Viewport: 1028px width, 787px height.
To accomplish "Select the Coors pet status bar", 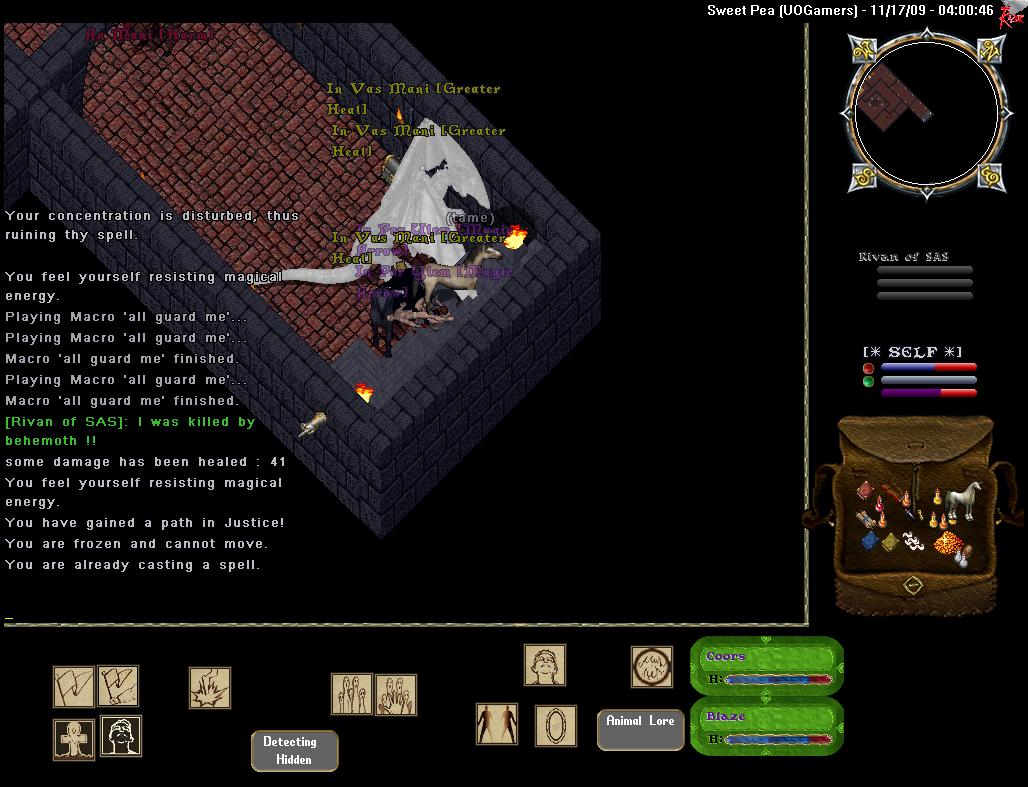I will tap(766, 666).
